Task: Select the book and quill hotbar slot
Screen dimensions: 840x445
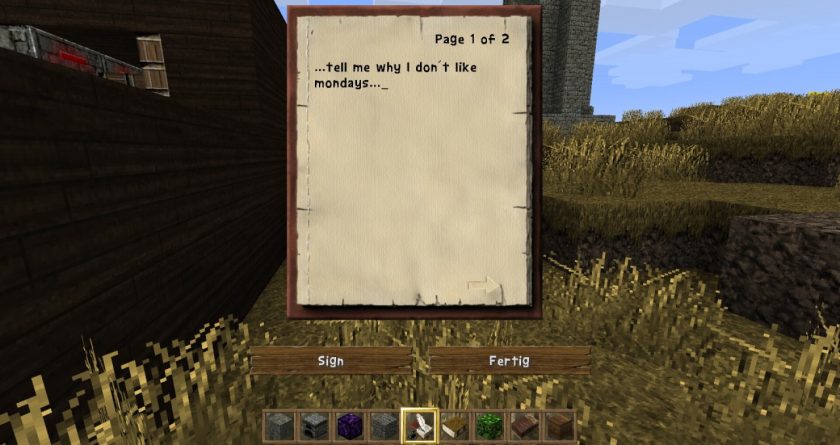Action: (x=420, y=425)
